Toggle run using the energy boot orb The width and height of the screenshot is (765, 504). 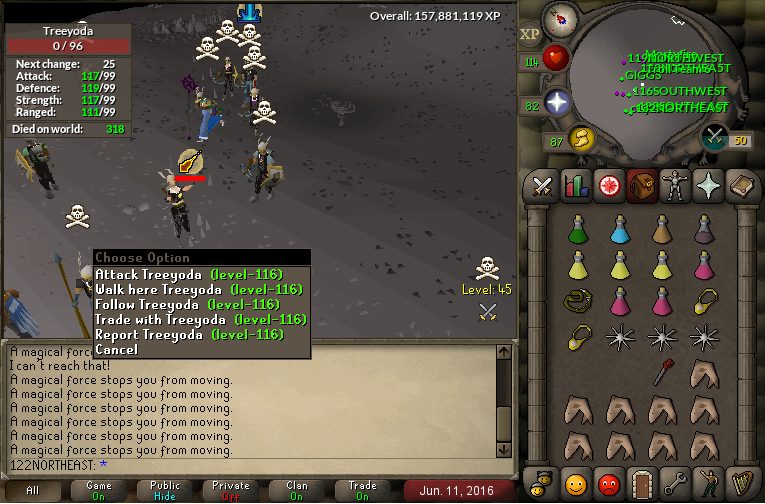pyautogui.click(x=580, y=139)
